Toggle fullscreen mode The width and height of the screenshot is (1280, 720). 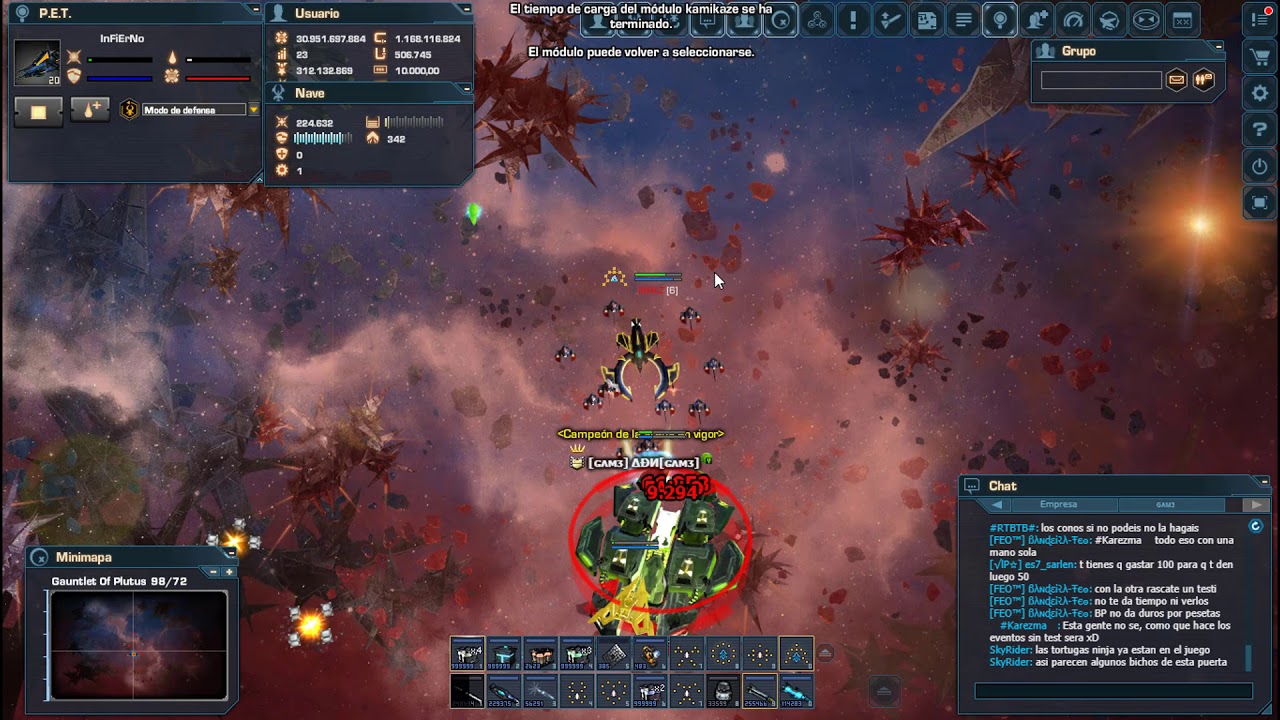click(1259, 203)
